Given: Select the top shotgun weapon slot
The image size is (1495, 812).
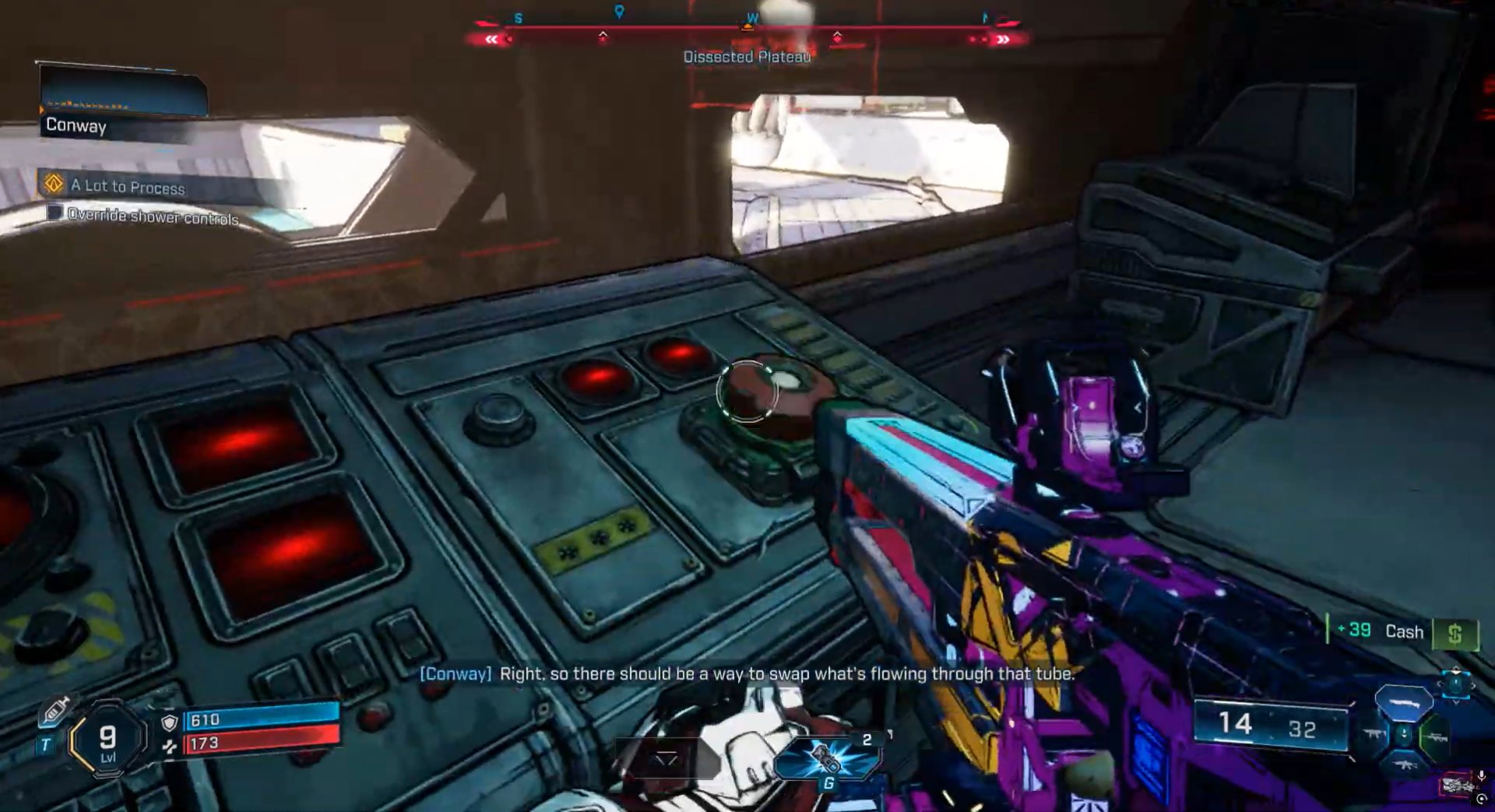Looking at the screenshot, I should pos(1403,703).
